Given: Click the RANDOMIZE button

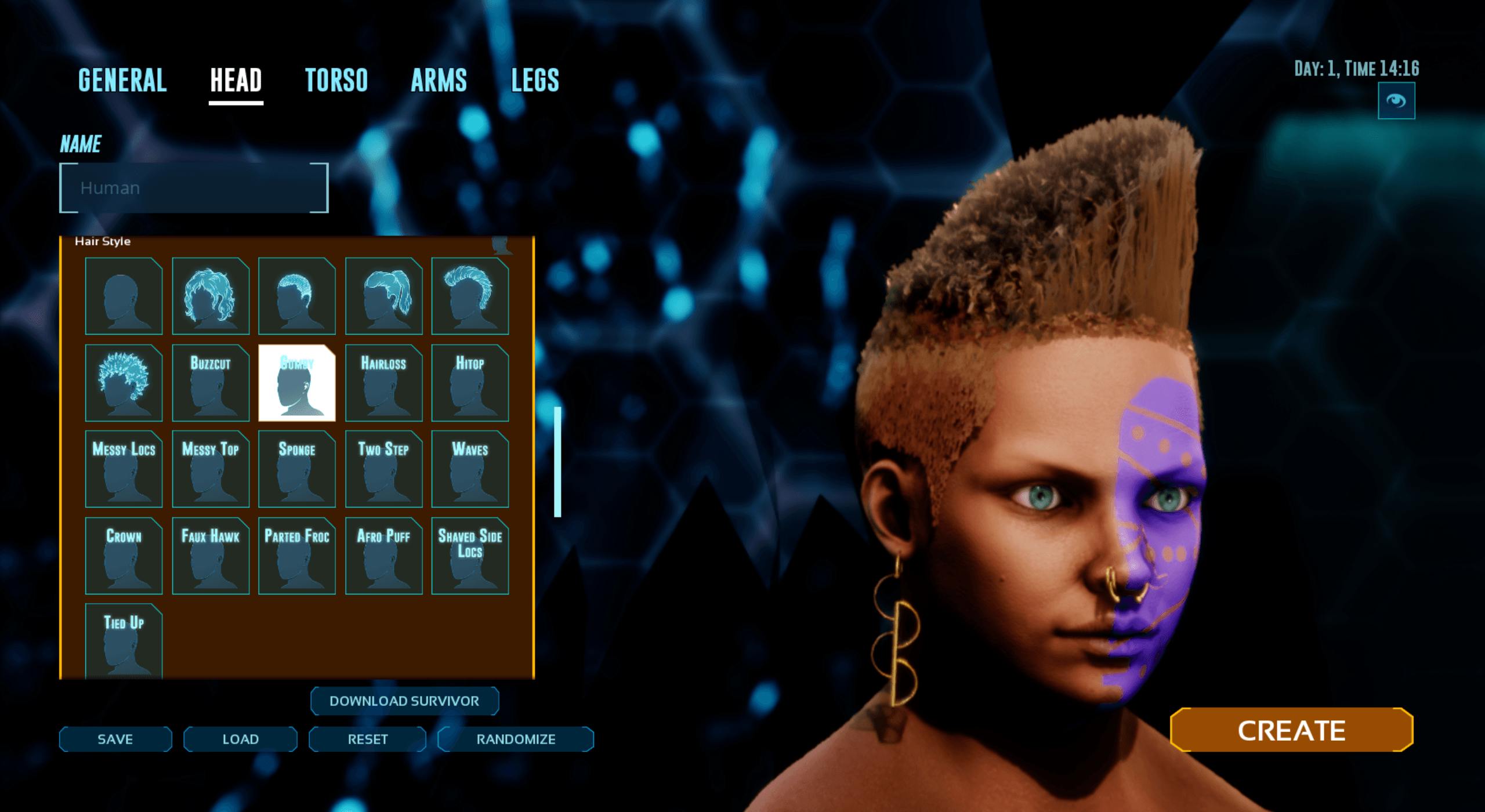Looking at the screenshot, I should pos(516,739).
